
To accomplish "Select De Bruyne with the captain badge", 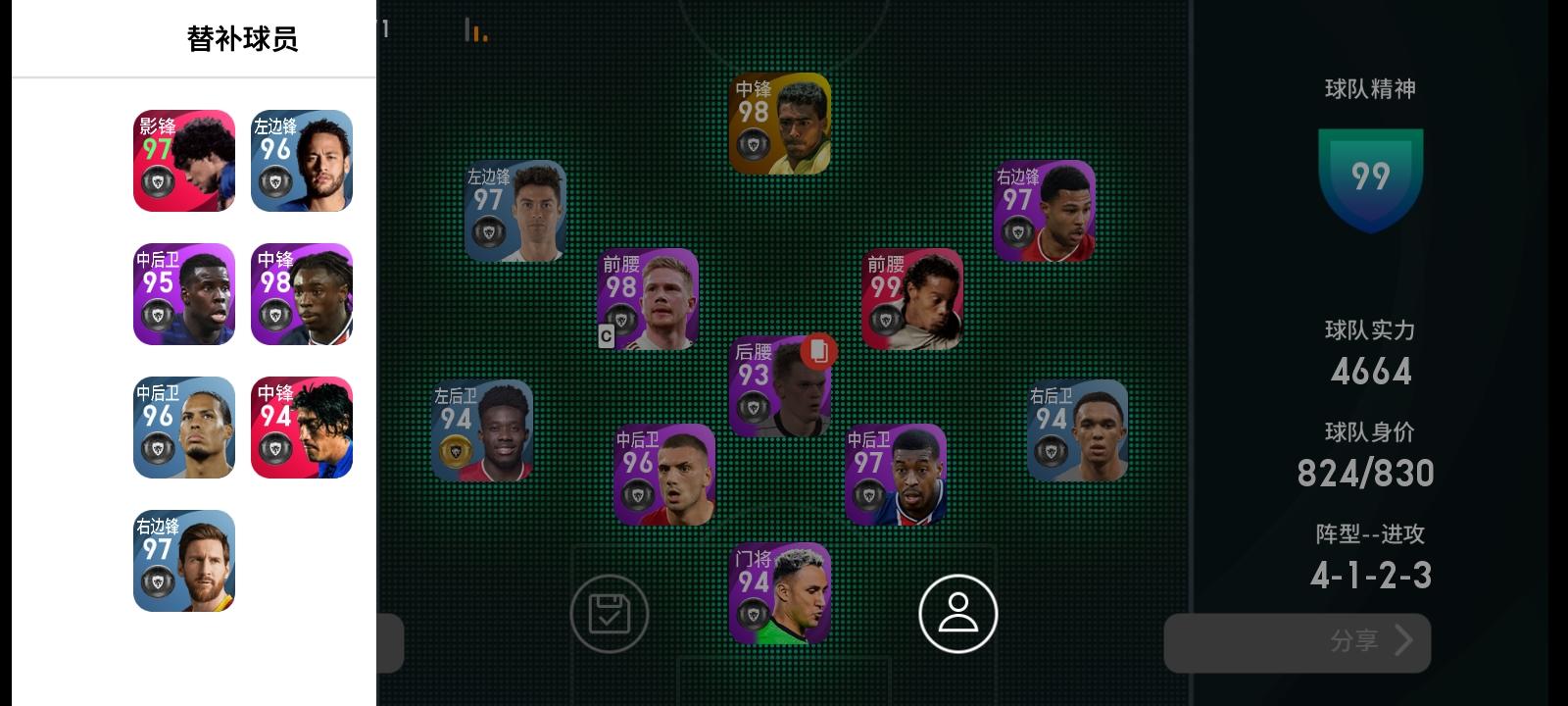I will (649, 299).
